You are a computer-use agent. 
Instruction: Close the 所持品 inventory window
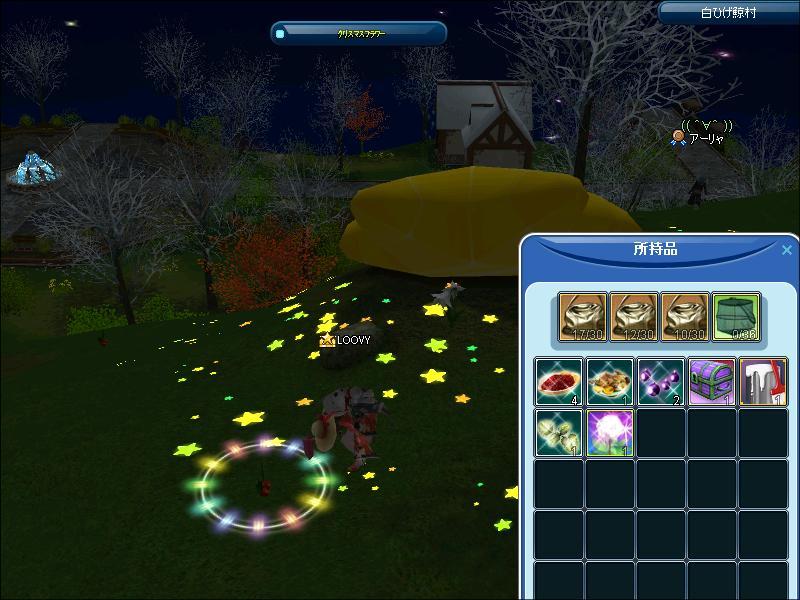[786, 250]
